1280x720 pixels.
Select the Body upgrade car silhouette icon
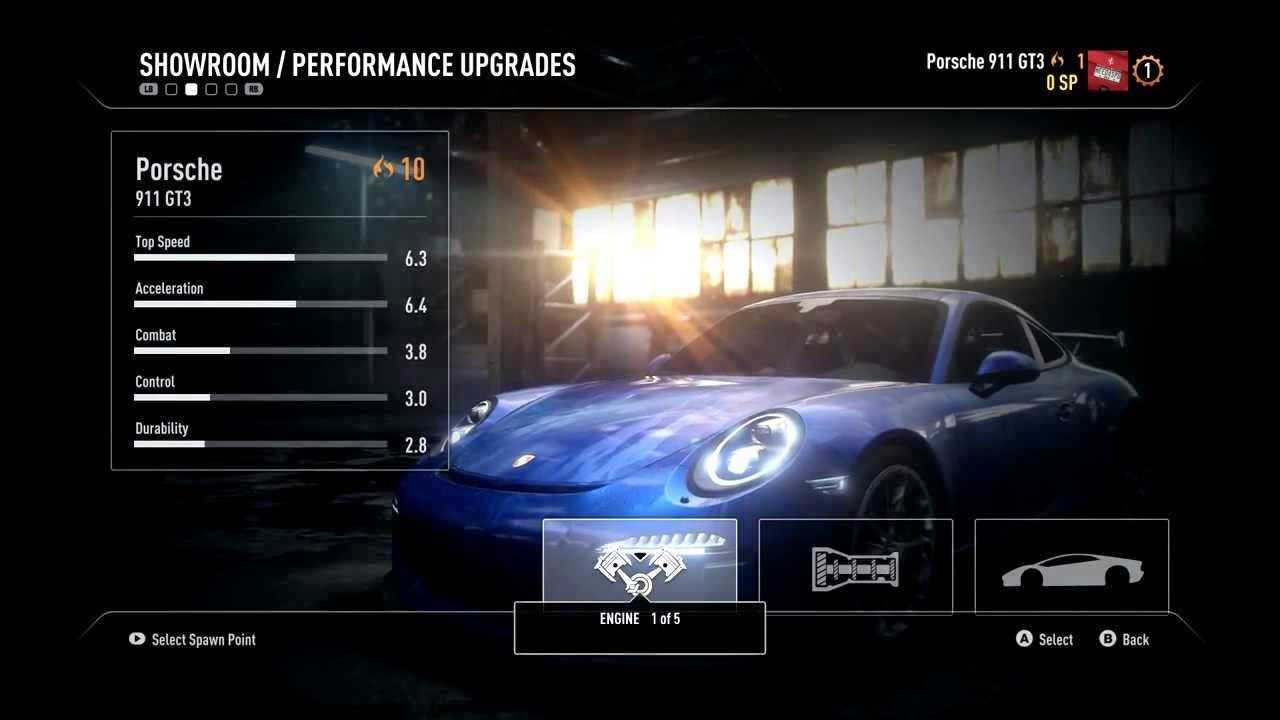pos(1071,565)
